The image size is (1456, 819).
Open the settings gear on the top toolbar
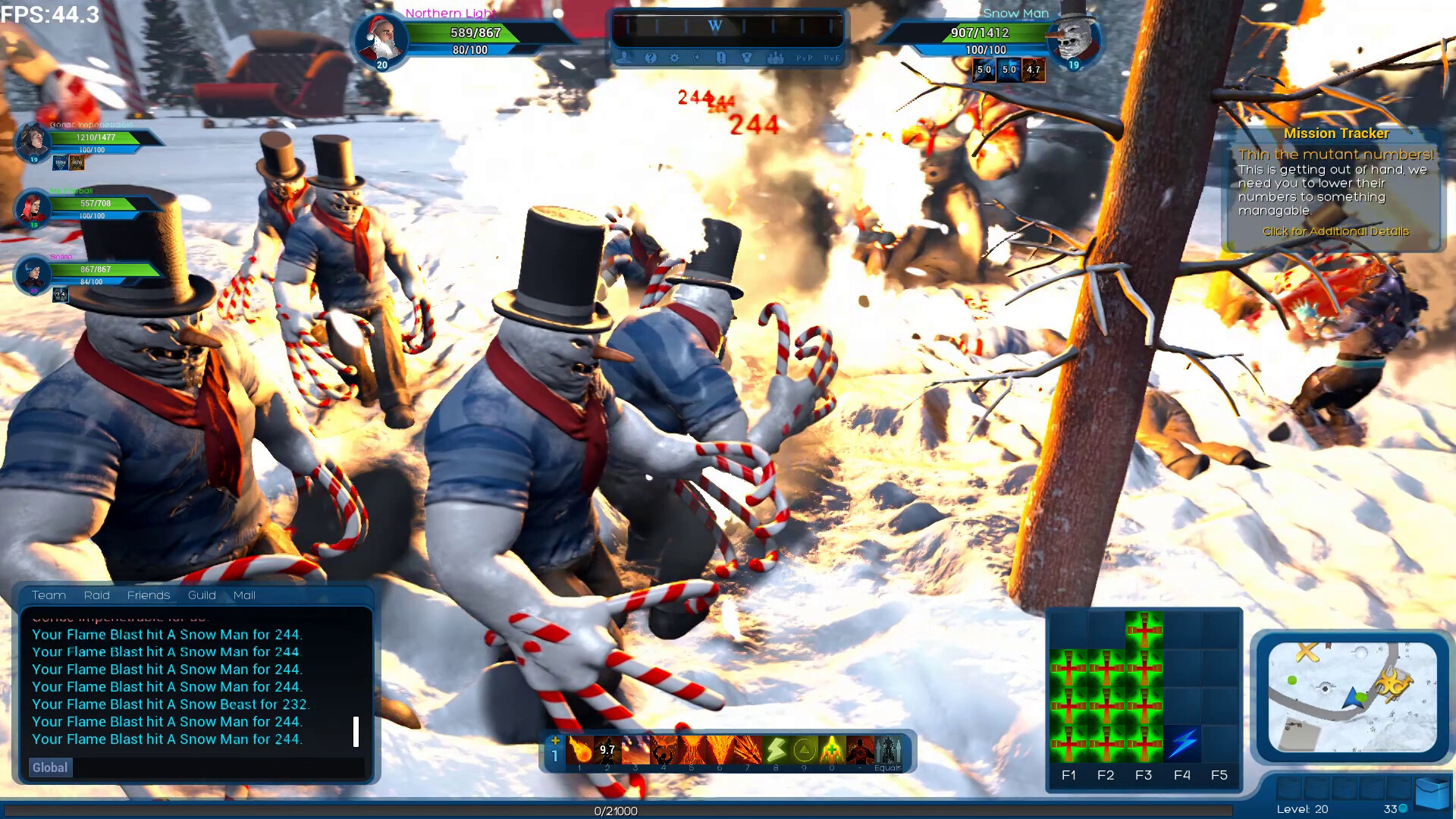pos(675,58)
